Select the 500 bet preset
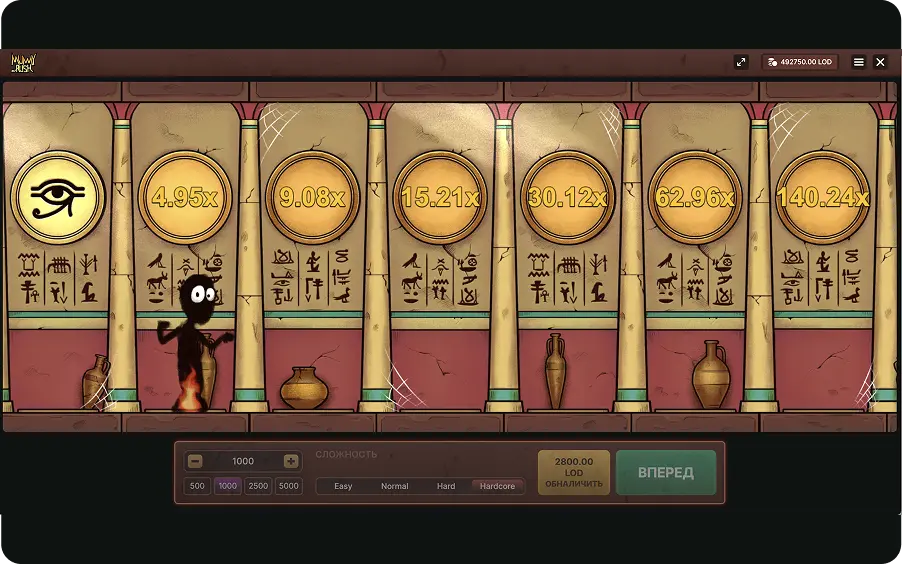The width and height of the screenshot is (902, 564). (x=197, y=486)
